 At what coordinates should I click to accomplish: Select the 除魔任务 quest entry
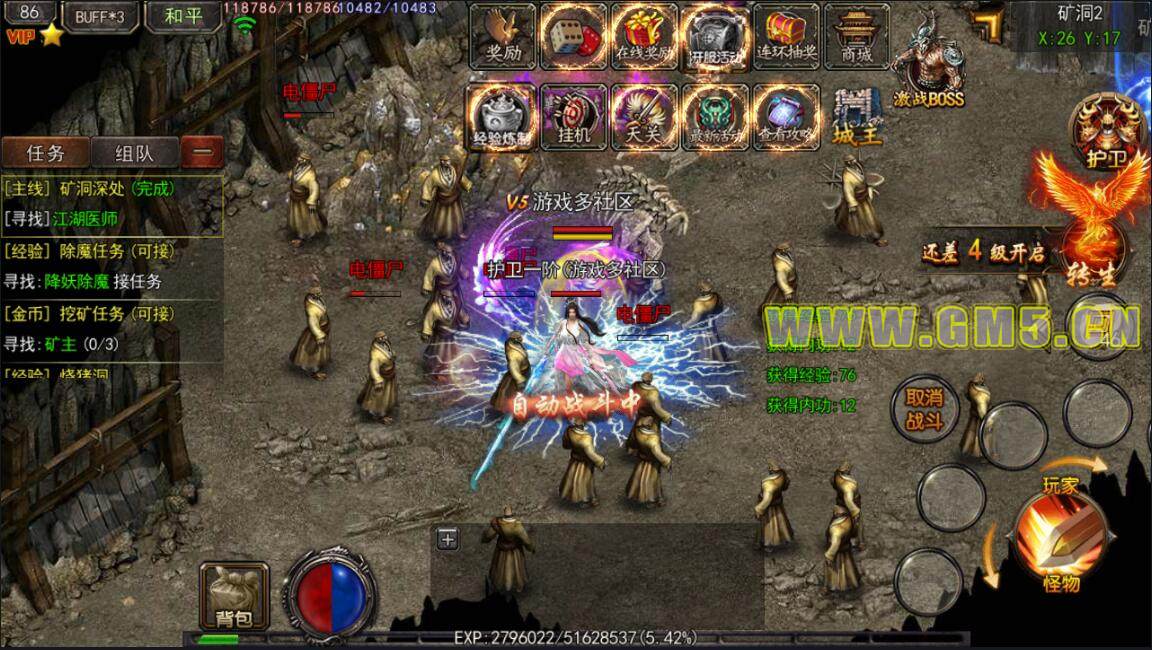click(110, 251)
